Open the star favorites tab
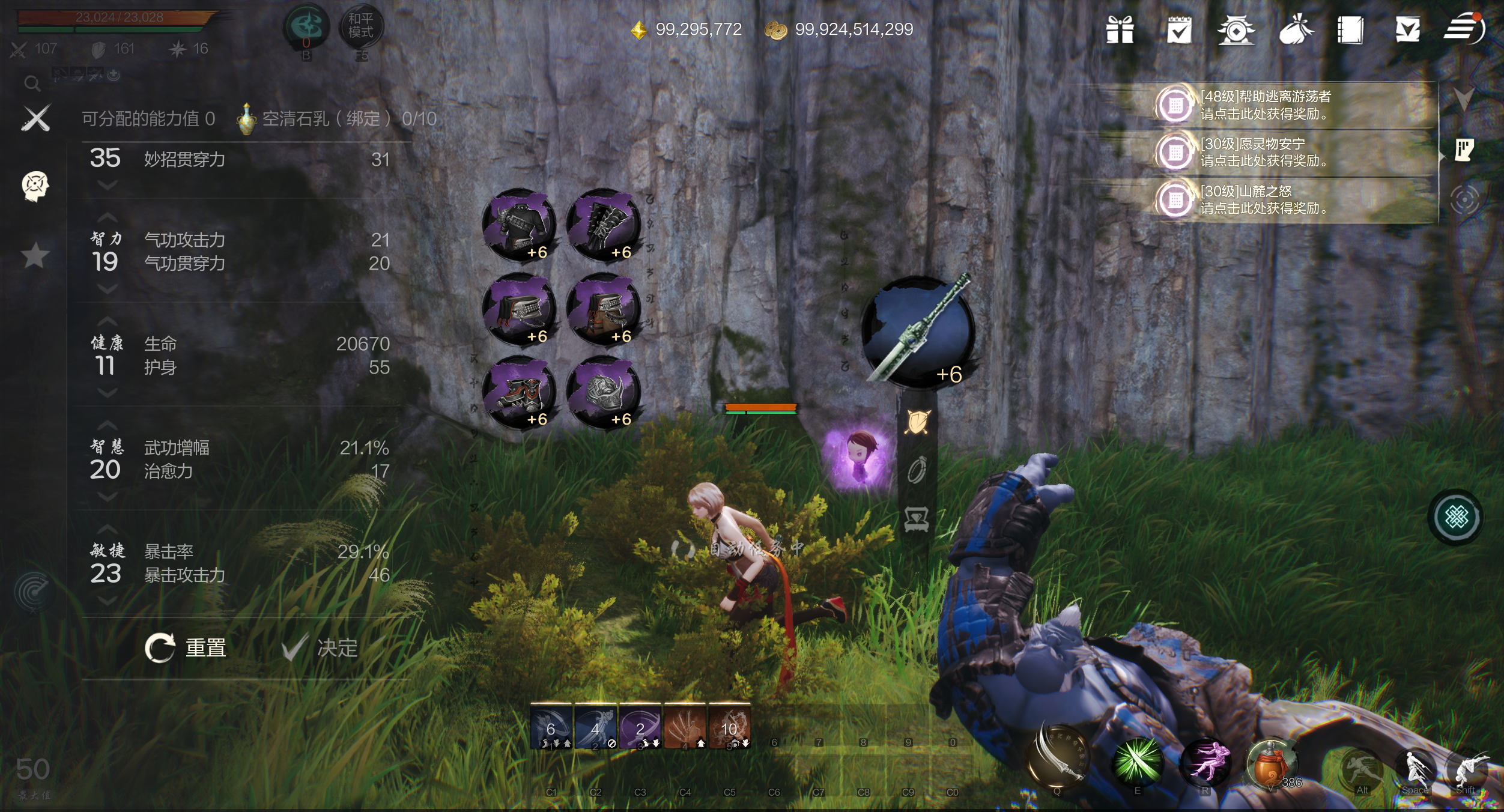The image size is (1504, 812). [35, 256]
